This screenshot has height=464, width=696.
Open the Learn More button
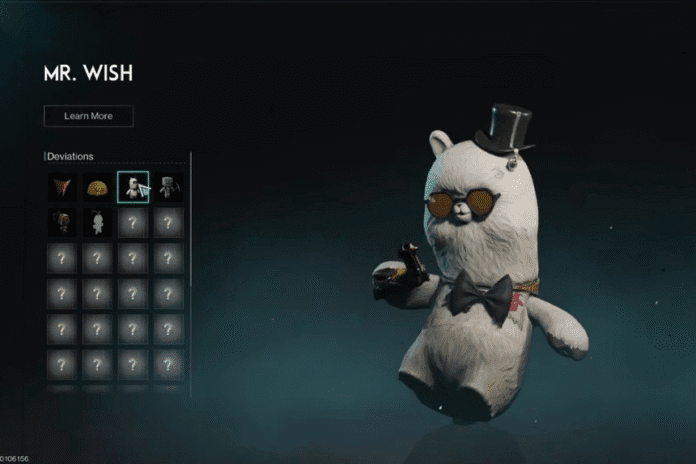click(x=88, y=116)
